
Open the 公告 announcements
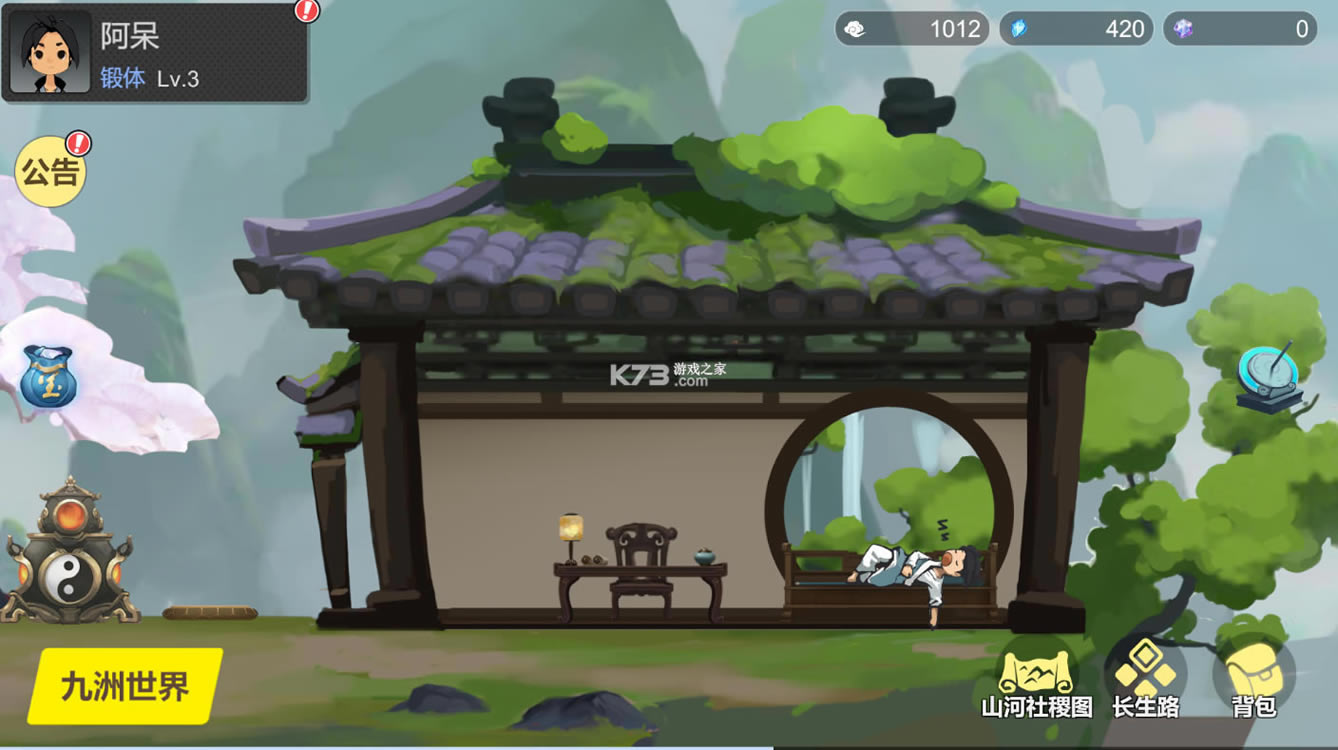coord(50,172)
